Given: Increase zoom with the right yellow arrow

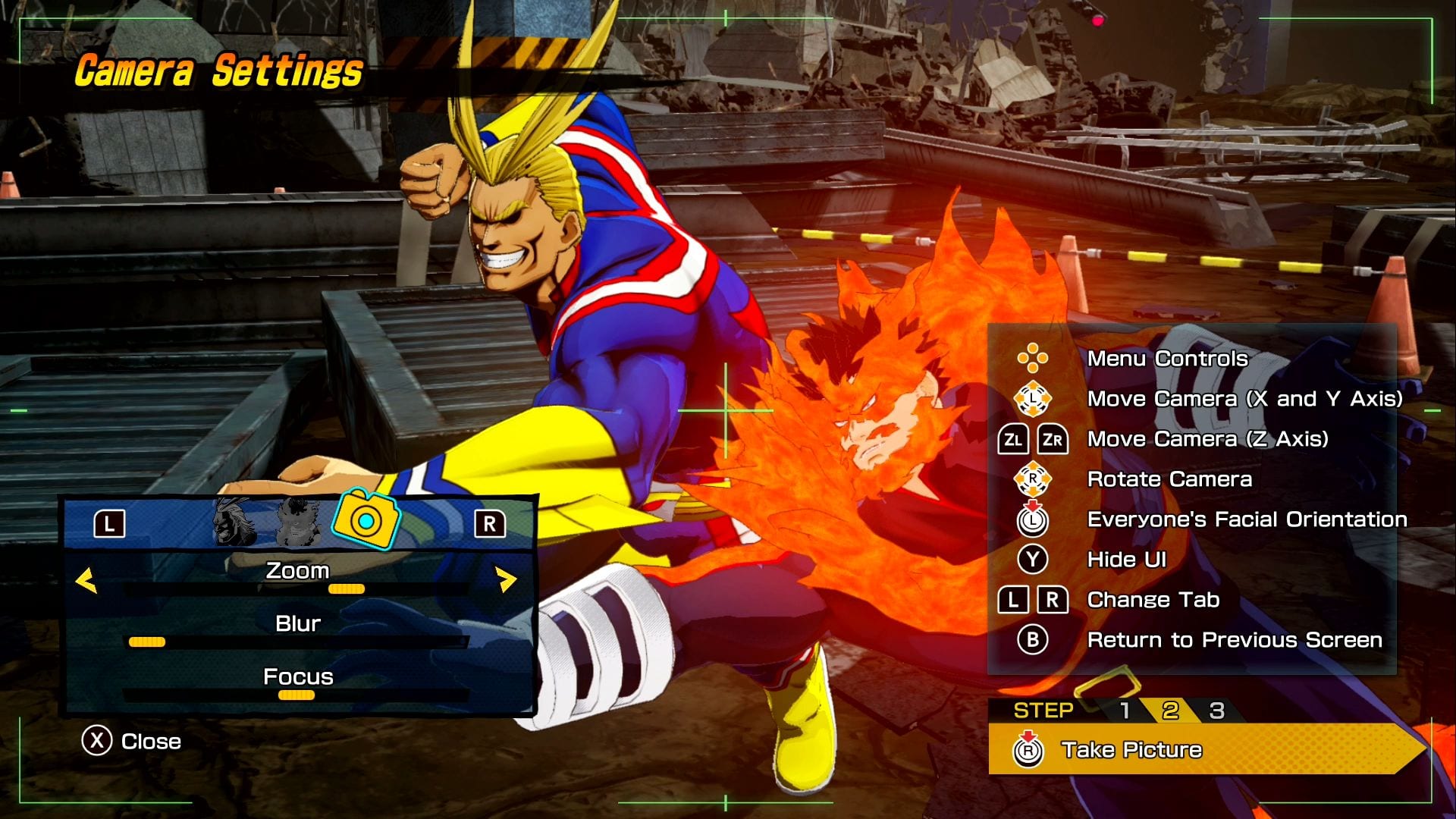Looking at the screenshot, I should point(506,581).
